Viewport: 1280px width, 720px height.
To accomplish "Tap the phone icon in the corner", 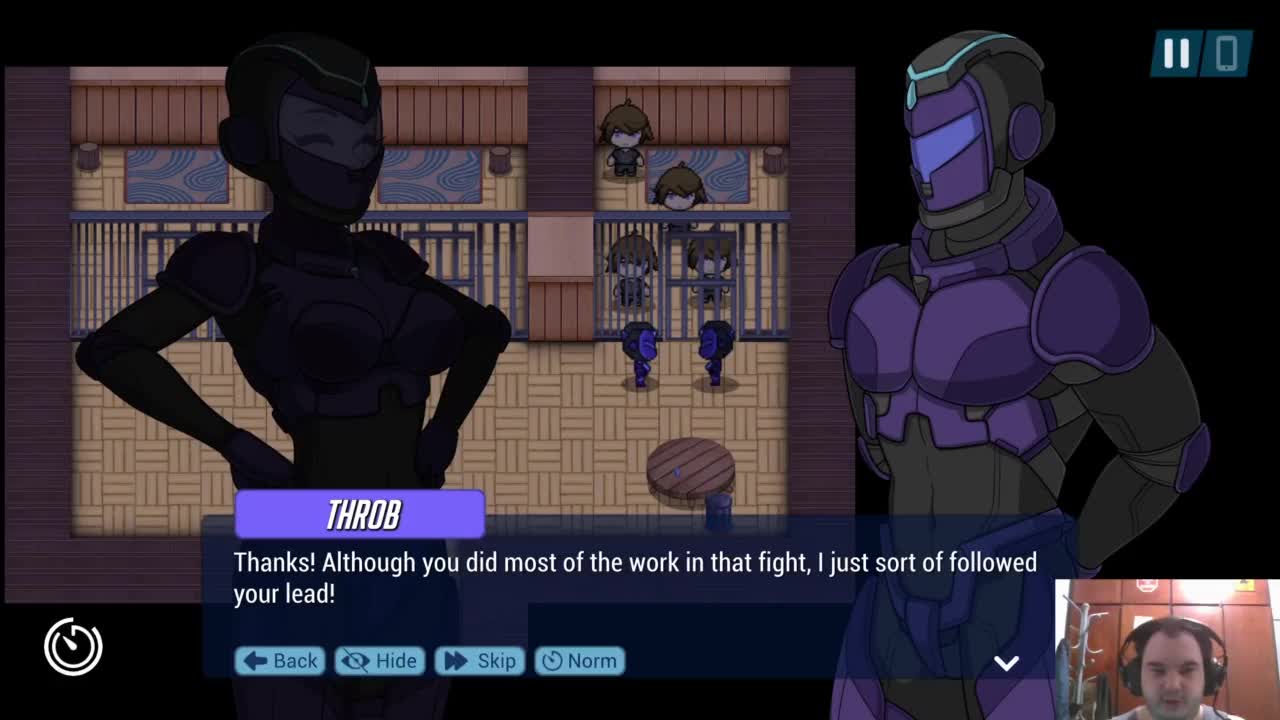I will 1227,53.
